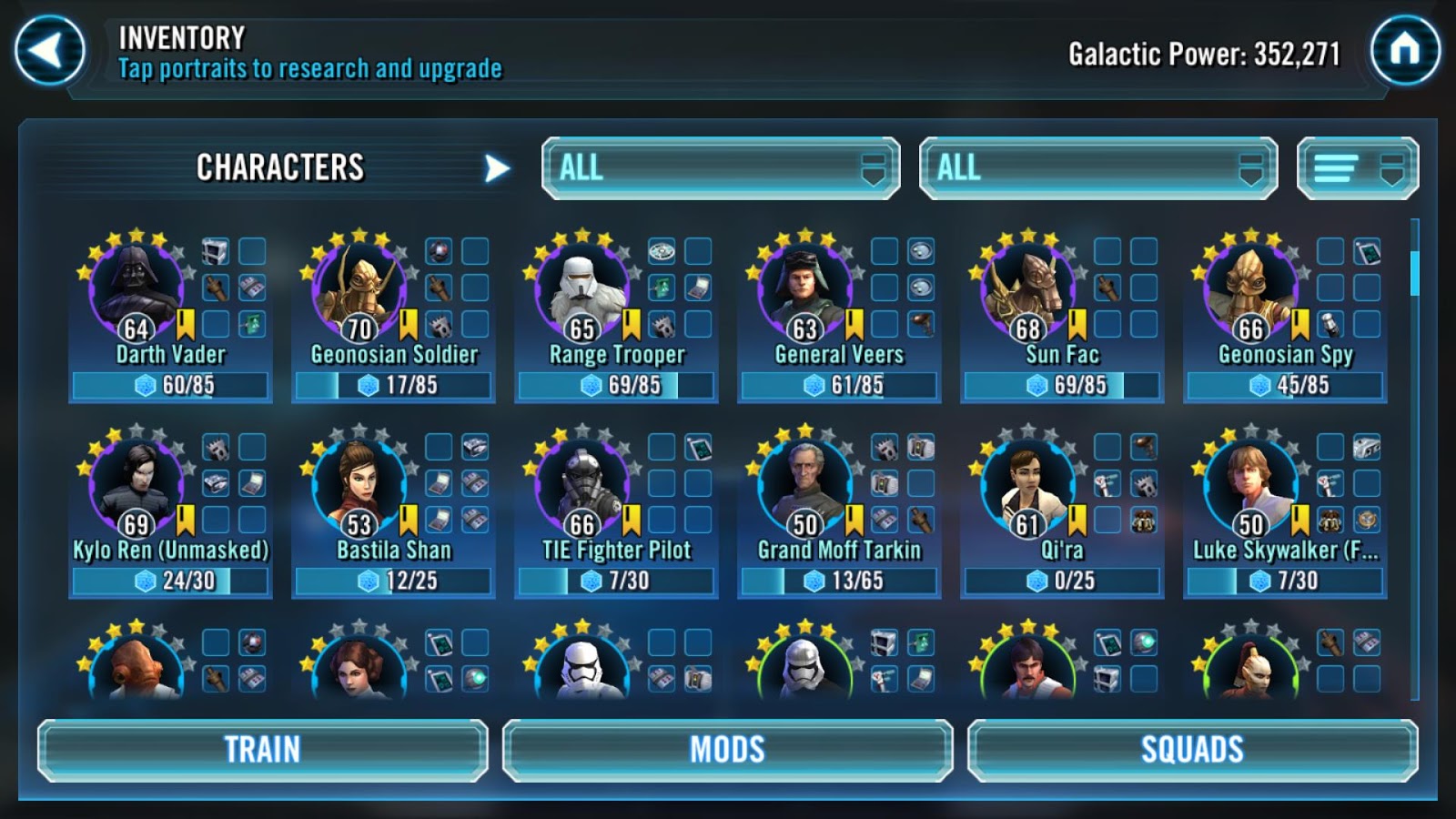
Task: Tap the back arrow in the top-left corner
Action: [x=50, y=47]
